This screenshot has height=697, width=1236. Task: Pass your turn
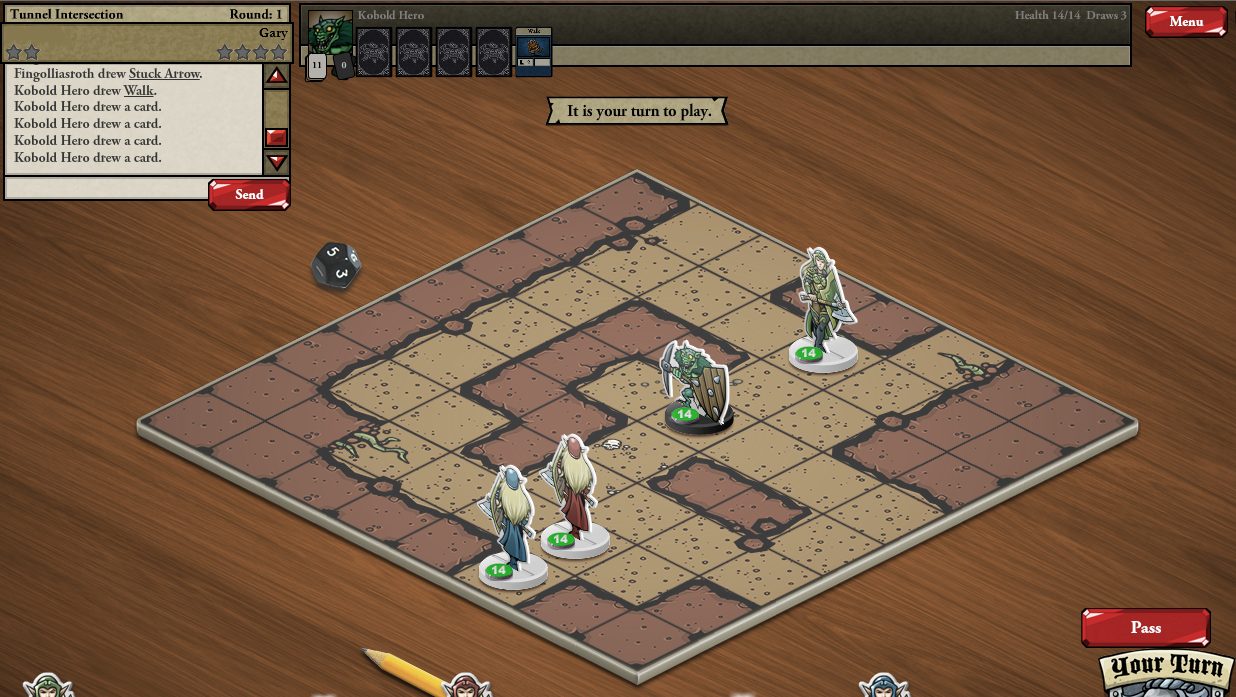pyautogui.click(x=1145, y=627)
